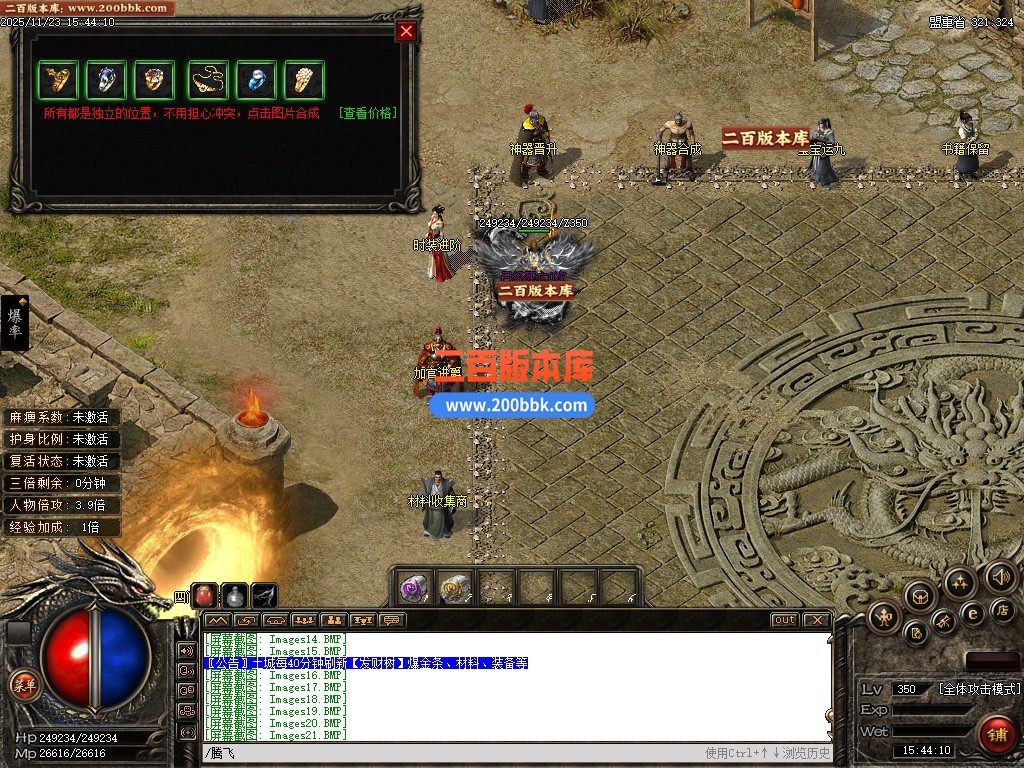Screen dimensions: 1024x768
Task: Click the chat window 'out' button
Action: [x=785, y=620]
